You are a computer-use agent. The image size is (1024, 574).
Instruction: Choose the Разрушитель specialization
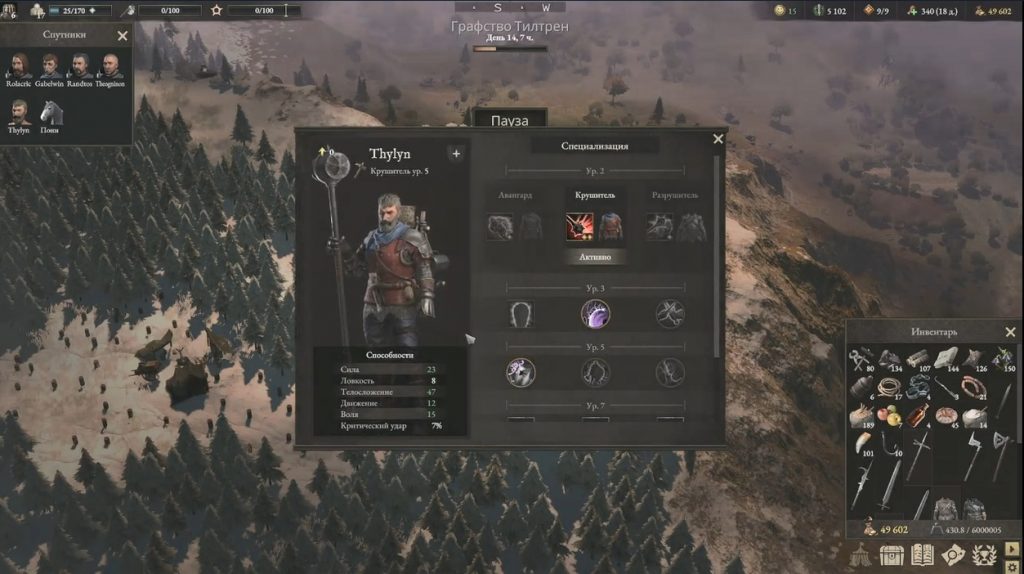point(675,227)
